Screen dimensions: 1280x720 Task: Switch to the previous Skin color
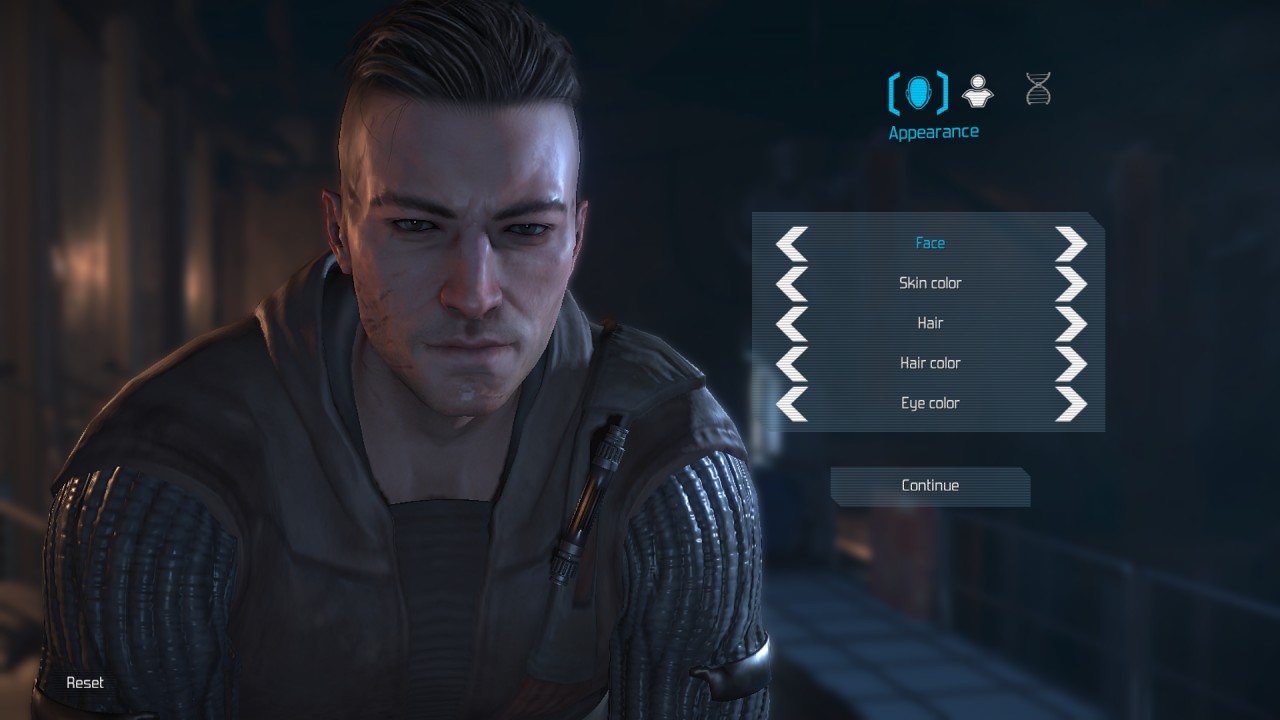point(792,283)
